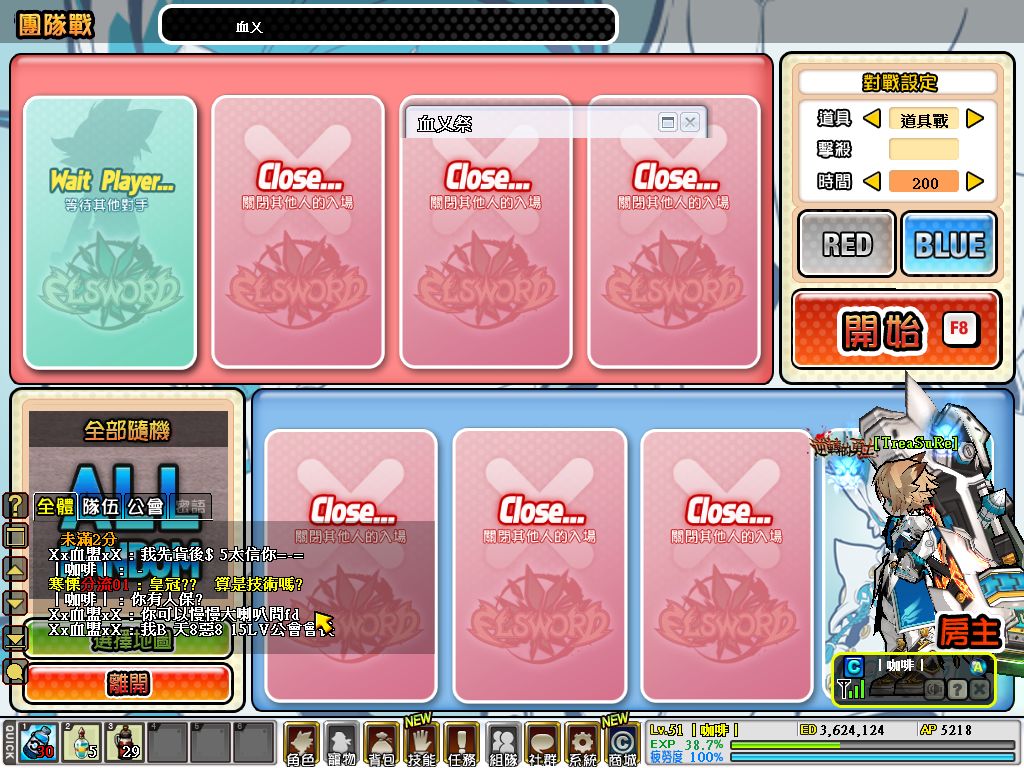Increase the match time with right arrow
Viewport: 1024px width, 768px height.
coord(975,182)
